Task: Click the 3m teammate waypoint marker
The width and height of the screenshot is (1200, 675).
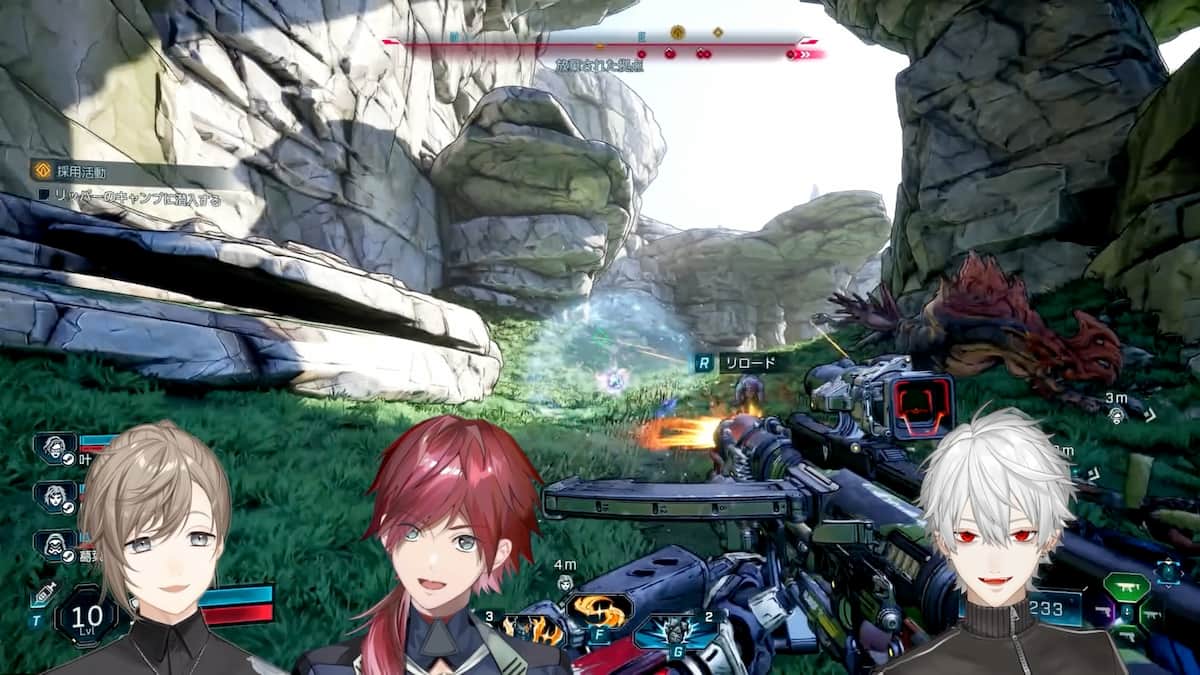Action: 1116,415
